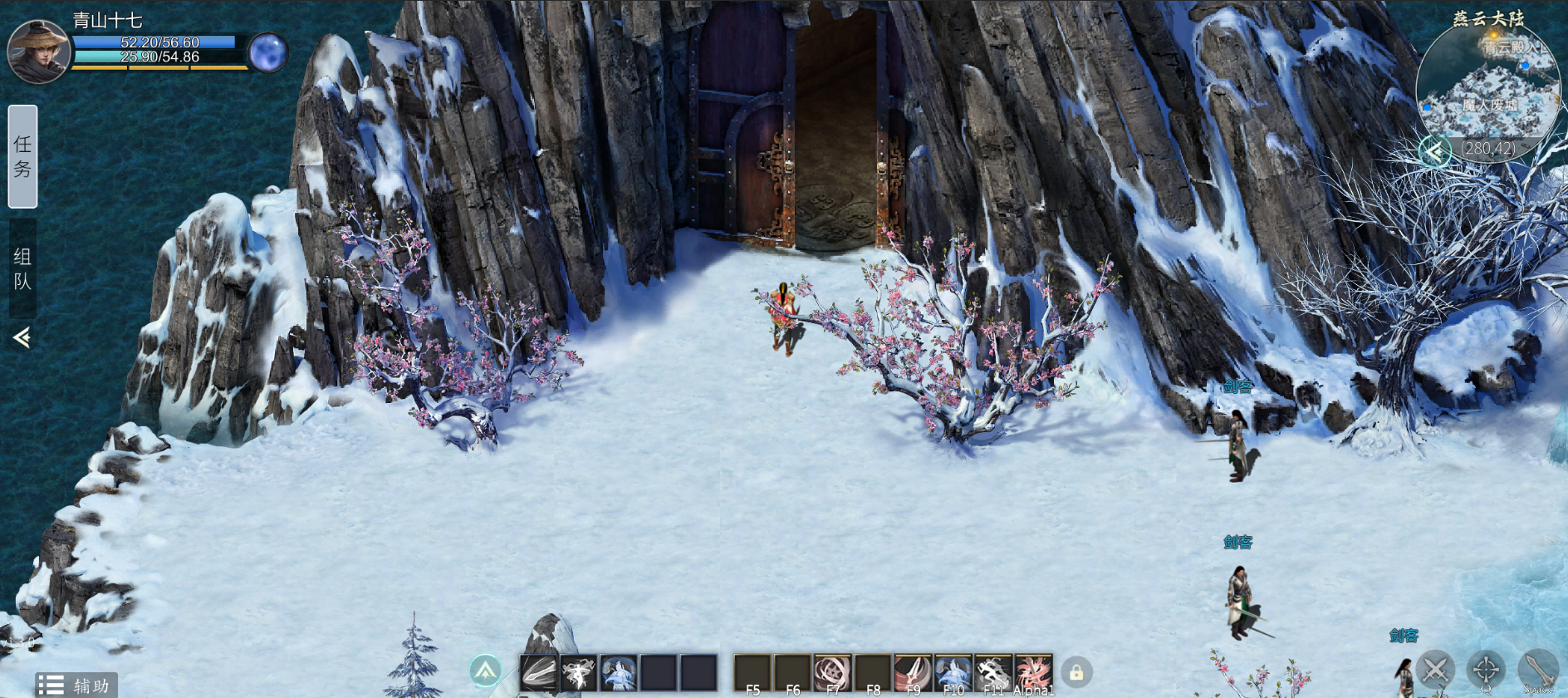Use the F9 red sword strike skill

913,672
